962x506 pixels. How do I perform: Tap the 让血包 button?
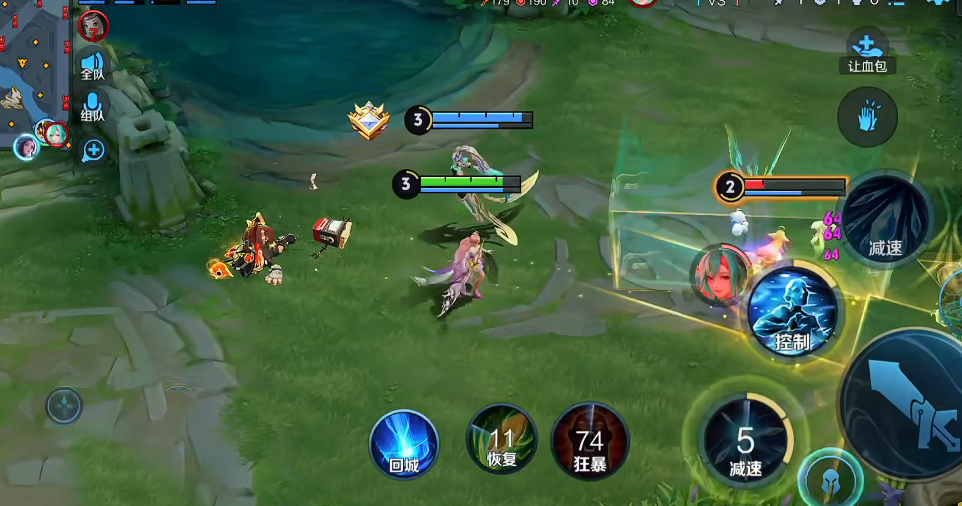click(866, 52)
